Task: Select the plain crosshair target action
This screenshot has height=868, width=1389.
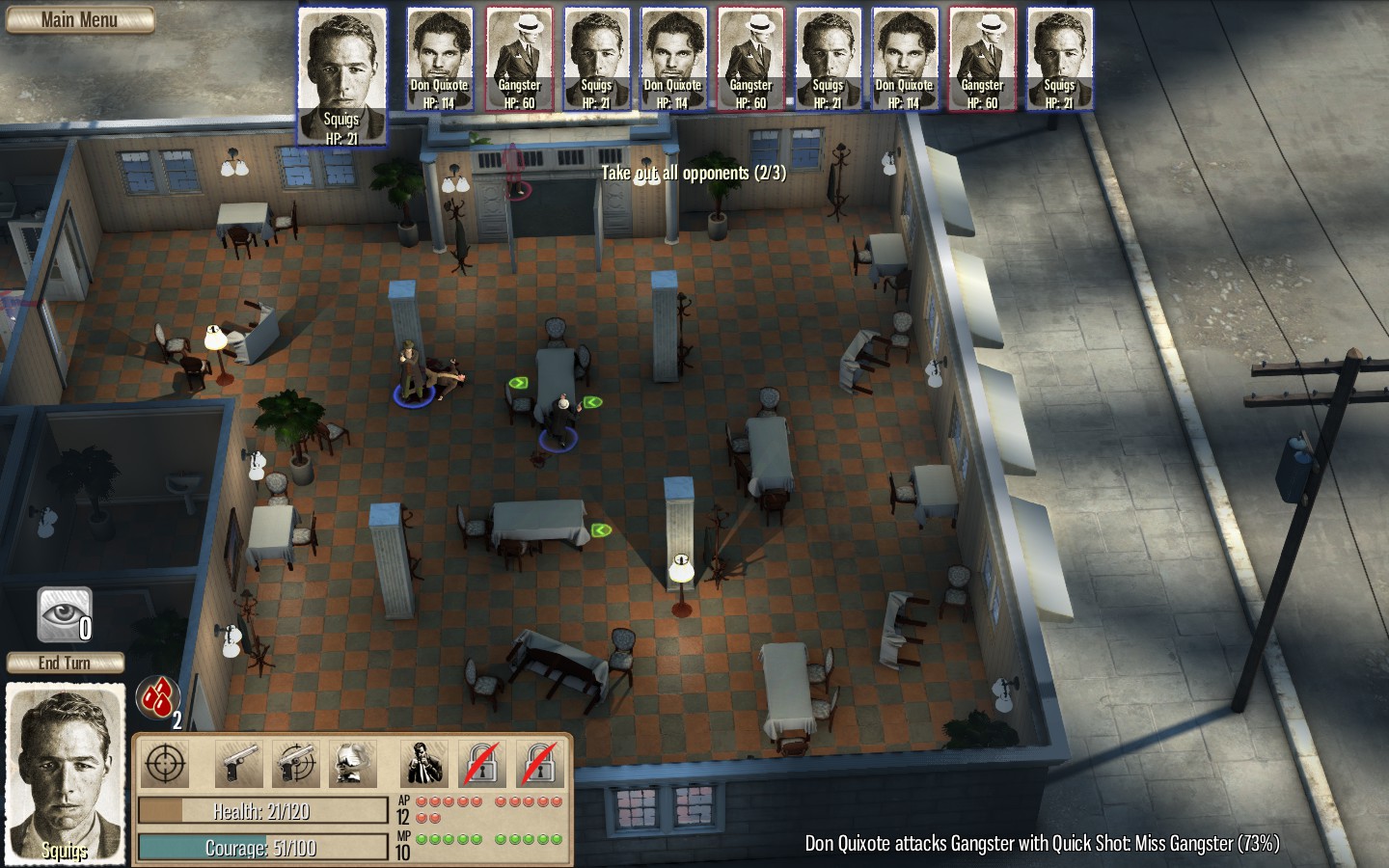Action: click(x=166, y=765)
